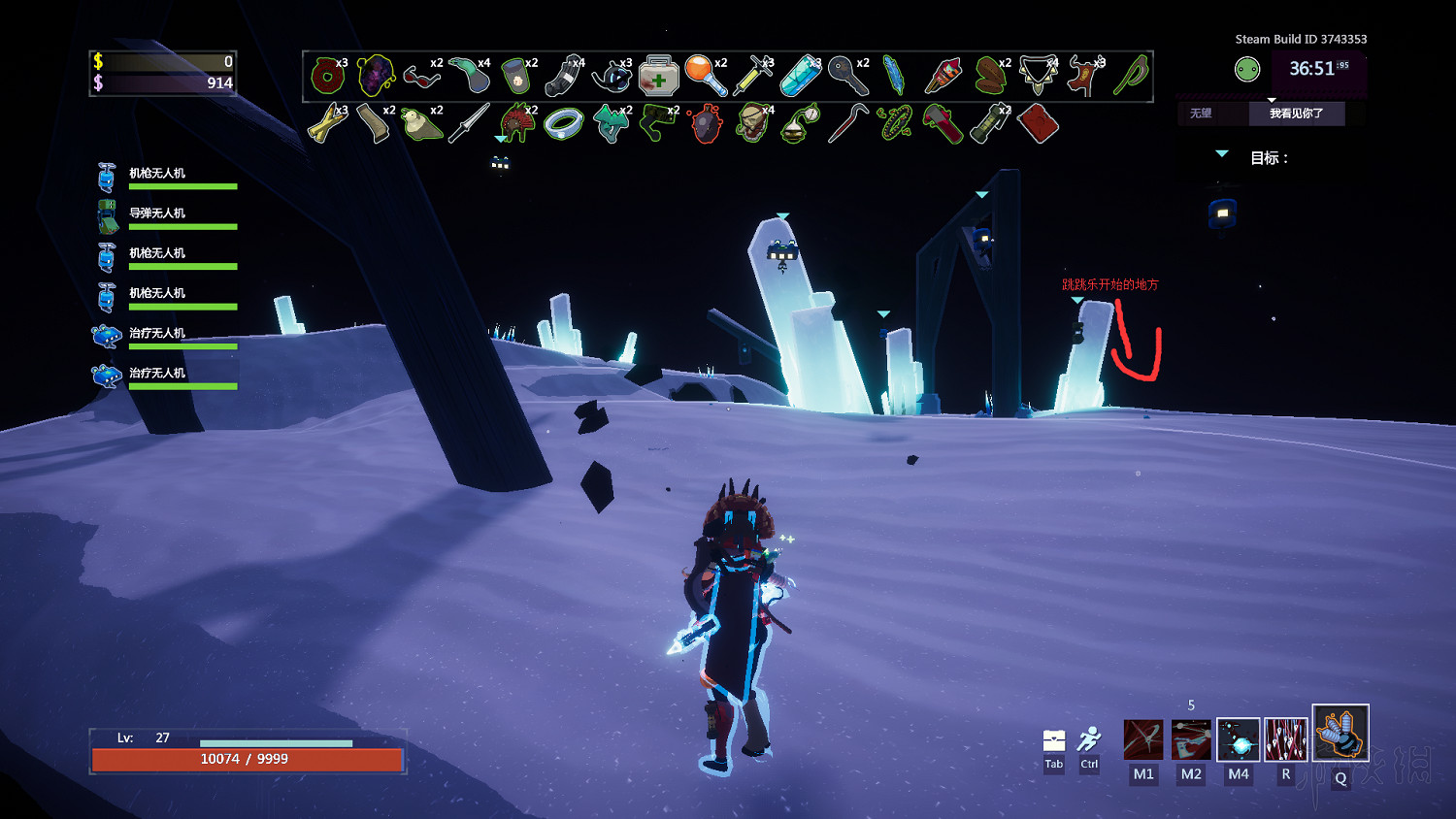Screen dimensions: 1456x819
Task: Use the M4 blink orb skill
Action: click(x=1239, y=739)
